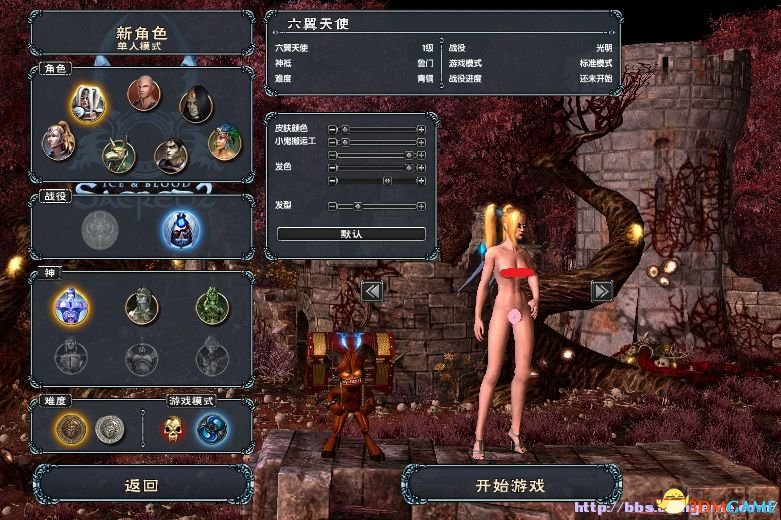Select the highlighted blue deity icon
Image resolution: width=781 pixels, height=520 pixels.
(x=72, y=305)
